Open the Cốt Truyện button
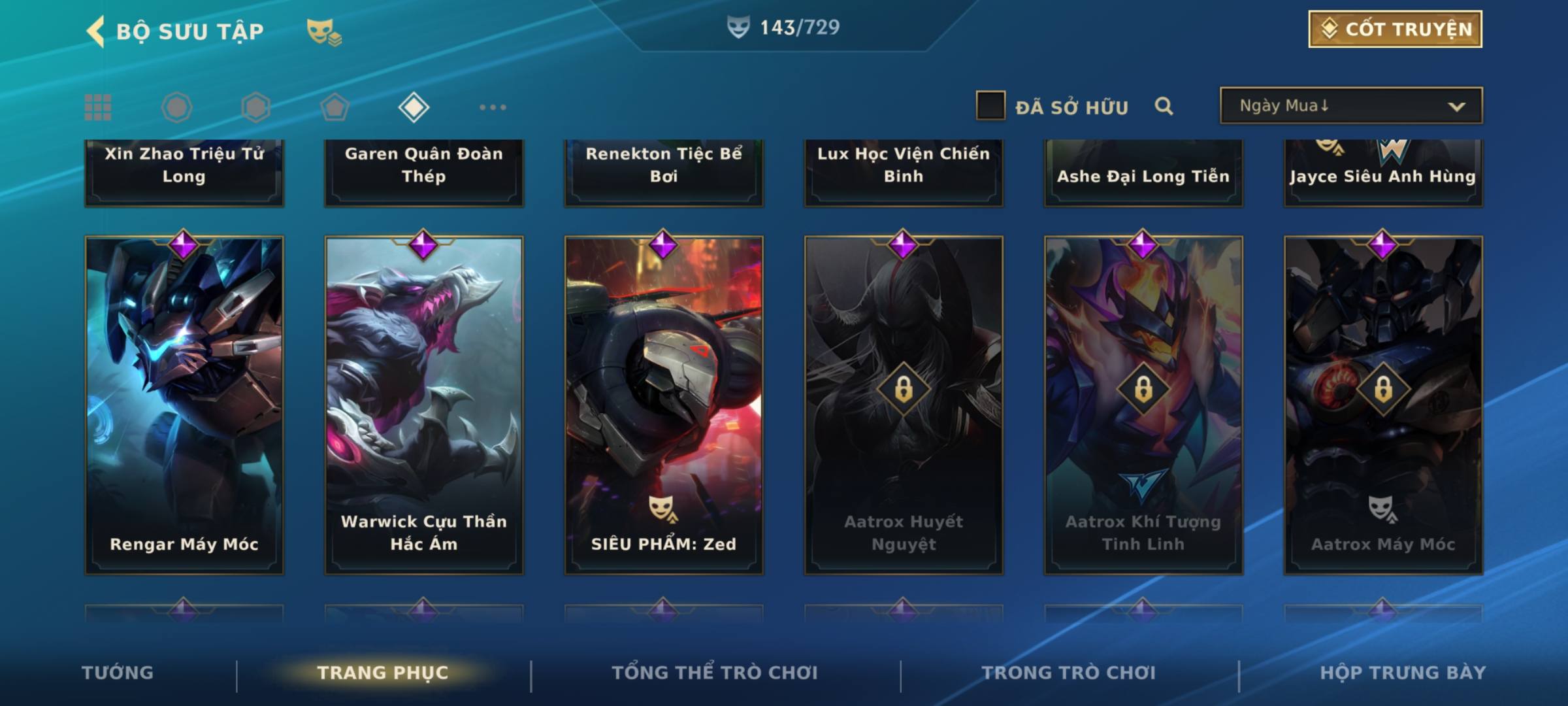This screenshot has height=706, width=1568. click(x=1395, y=29)
